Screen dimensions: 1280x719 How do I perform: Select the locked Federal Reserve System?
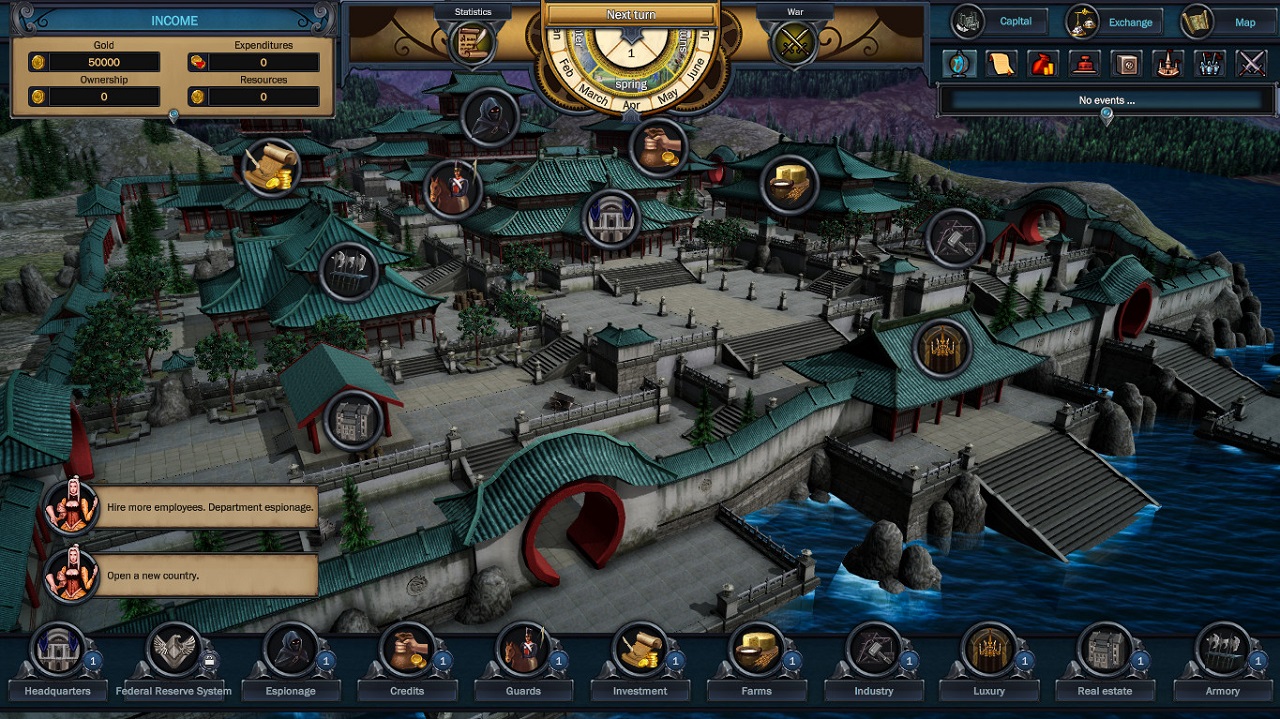coord(174,650)
